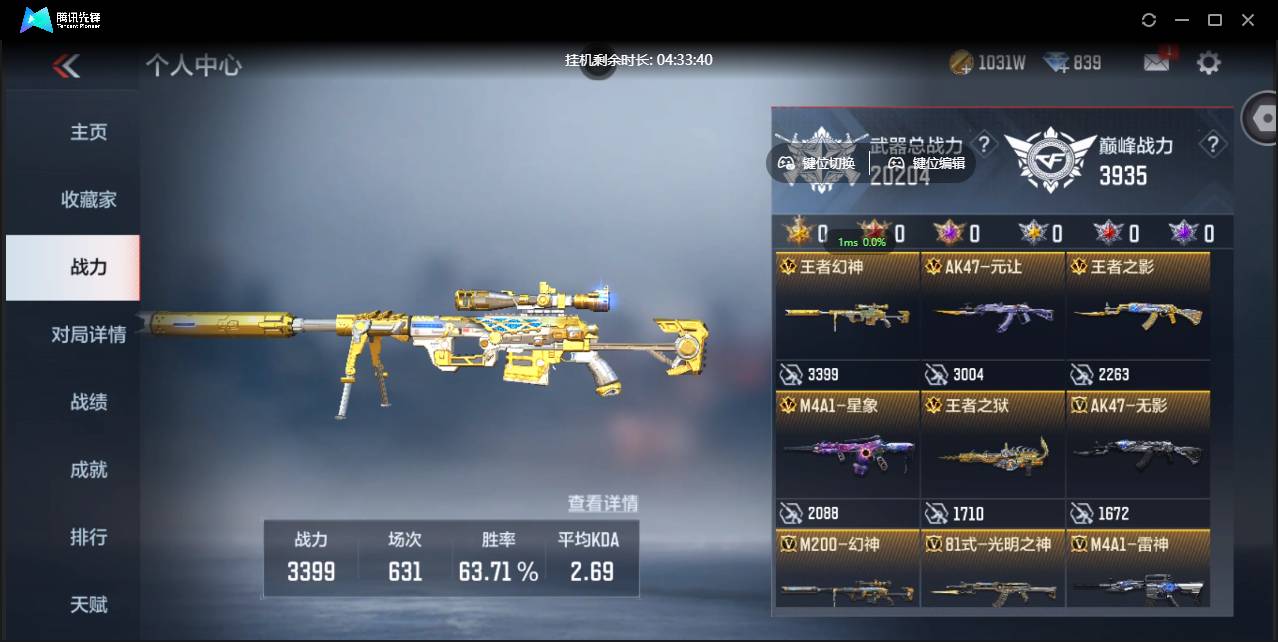Close the emulator window

coord(1248,20)
